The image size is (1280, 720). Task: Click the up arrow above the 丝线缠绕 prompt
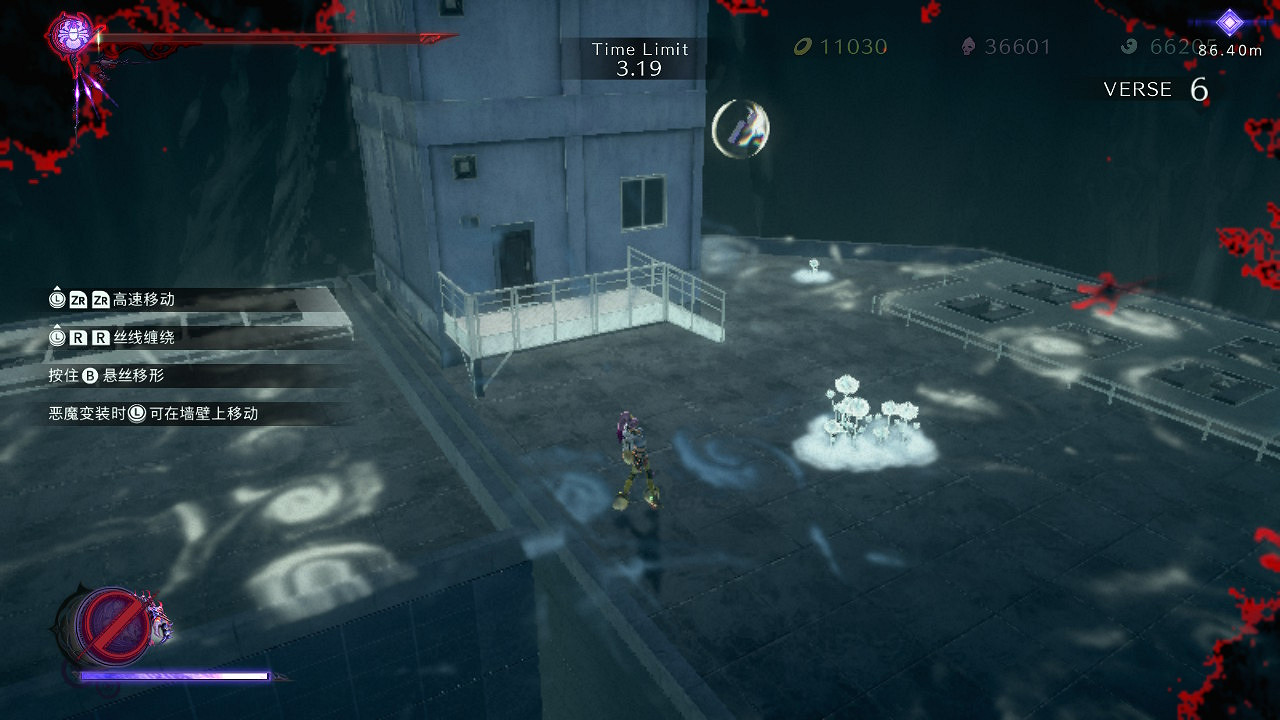56,326
